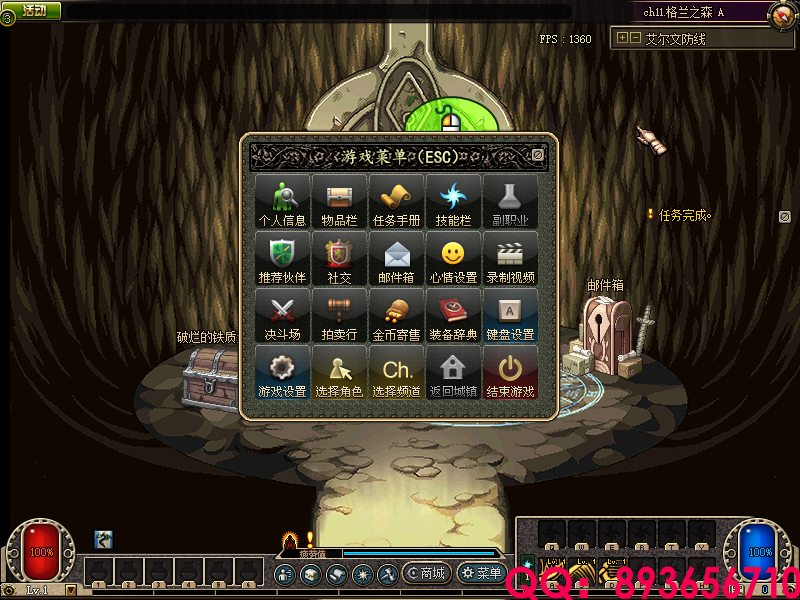
Task: Open 个人信息 character info
Action: (282, 201)
